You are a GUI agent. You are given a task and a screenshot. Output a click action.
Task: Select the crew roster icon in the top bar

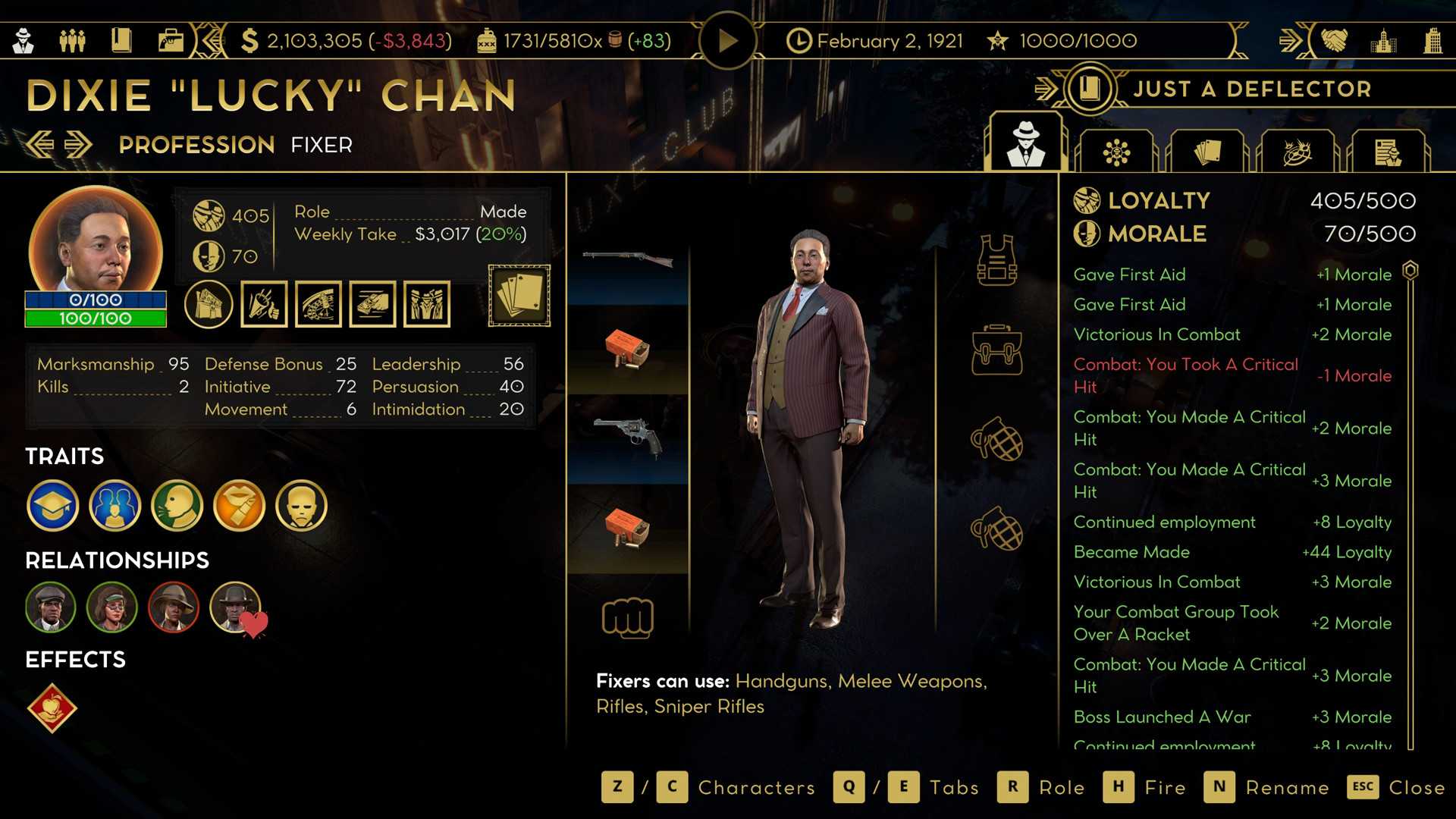click(x=73, y=41)
